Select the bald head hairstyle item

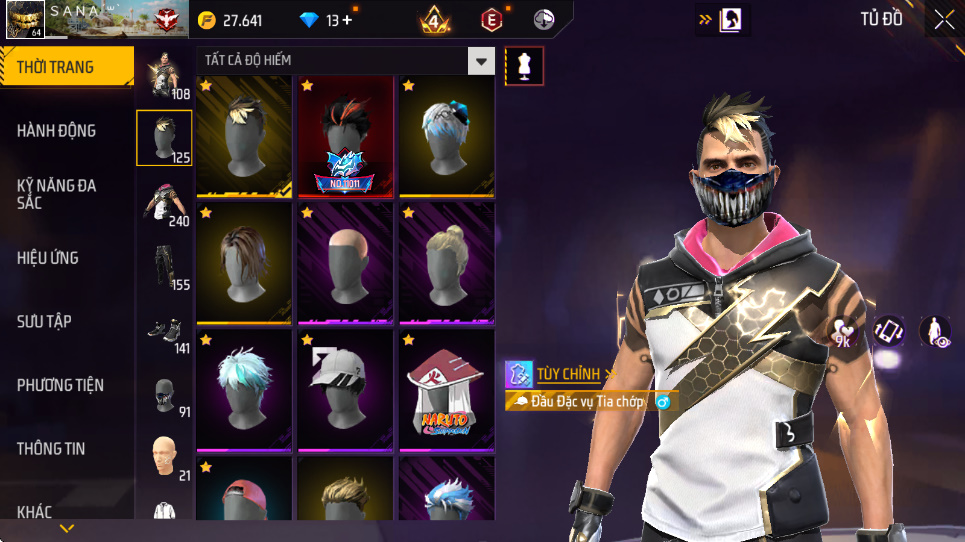tap(345, 263)
